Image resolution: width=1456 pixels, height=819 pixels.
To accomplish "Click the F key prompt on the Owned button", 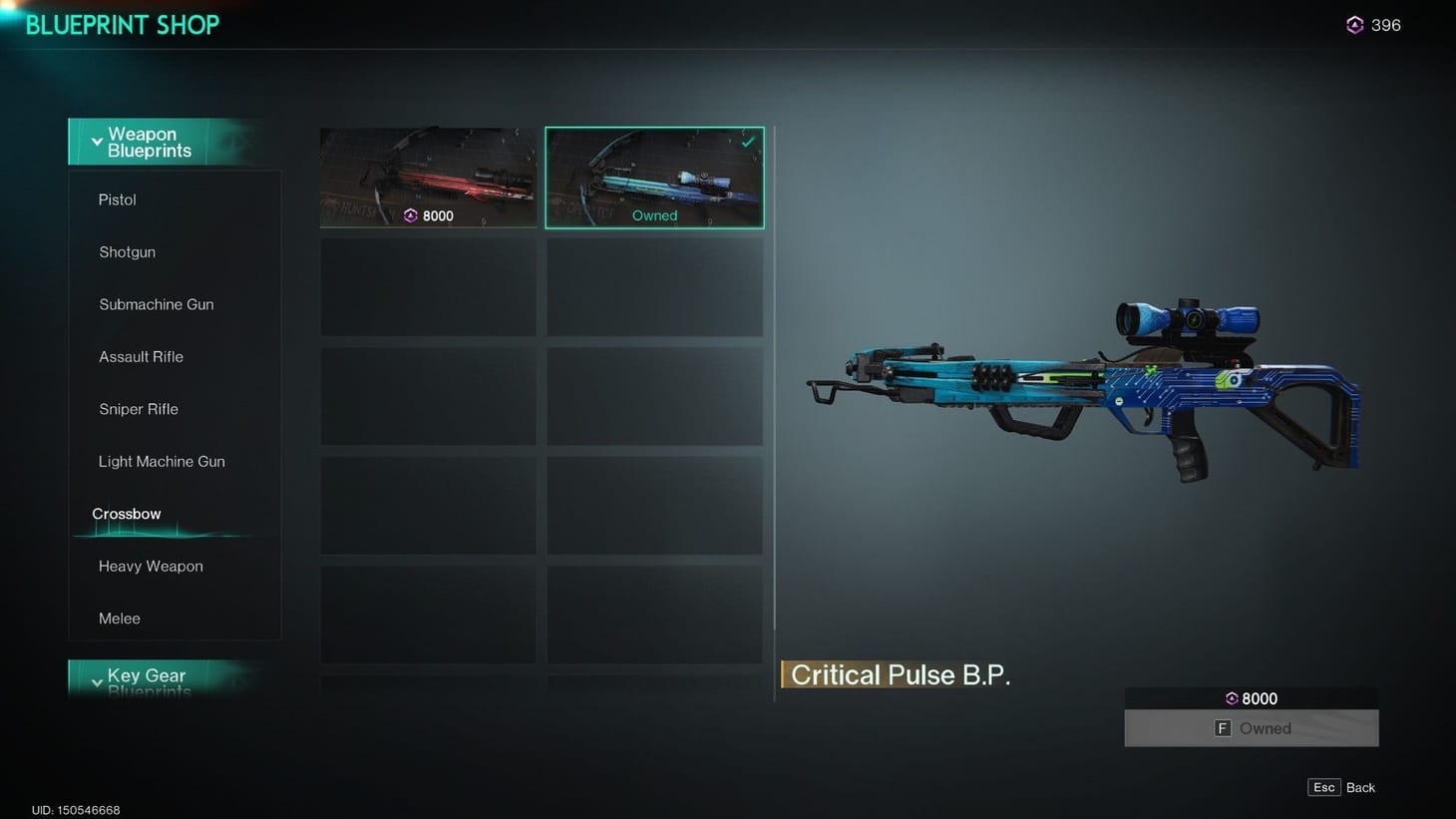I will [x=1222, y=728].
